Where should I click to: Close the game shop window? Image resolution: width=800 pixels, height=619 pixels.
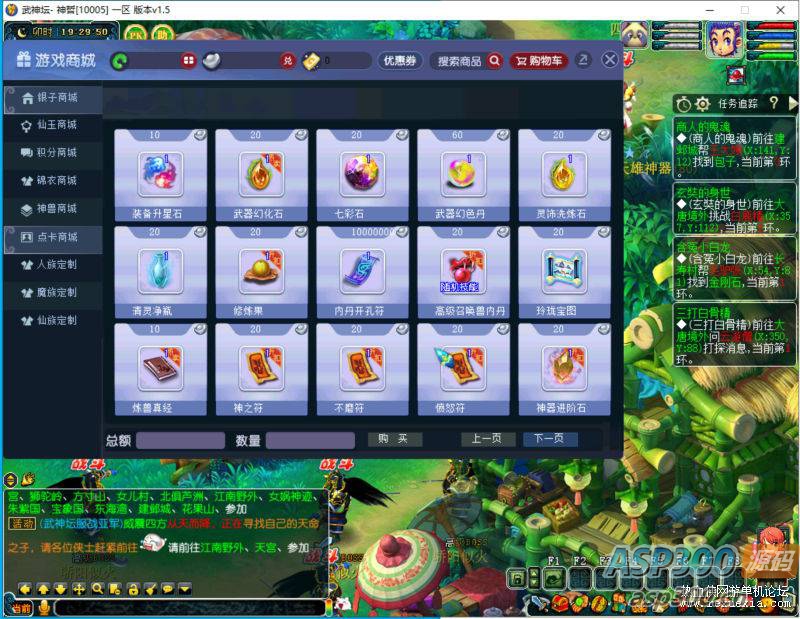pyautogui.click(x=609, y=60)
